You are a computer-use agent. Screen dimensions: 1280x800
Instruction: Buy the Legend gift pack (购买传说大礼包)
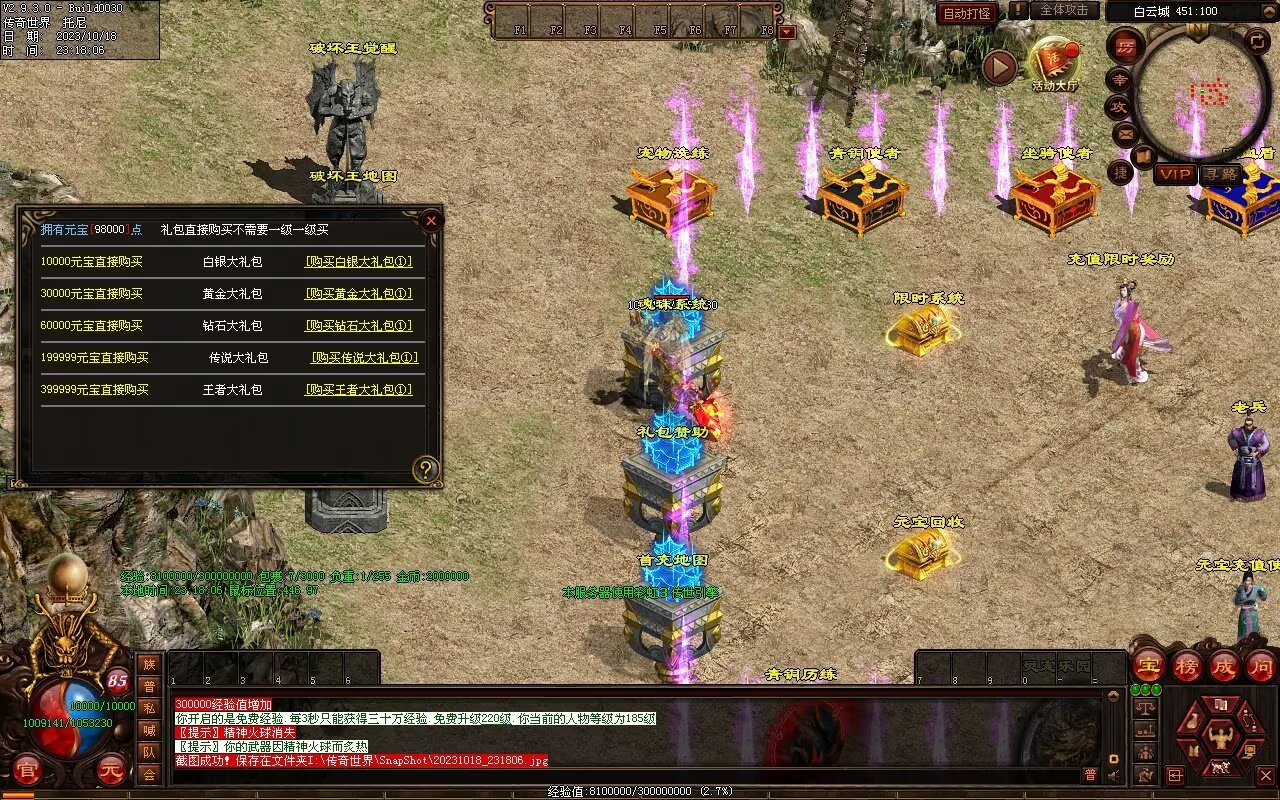click(x=364, y=358)
